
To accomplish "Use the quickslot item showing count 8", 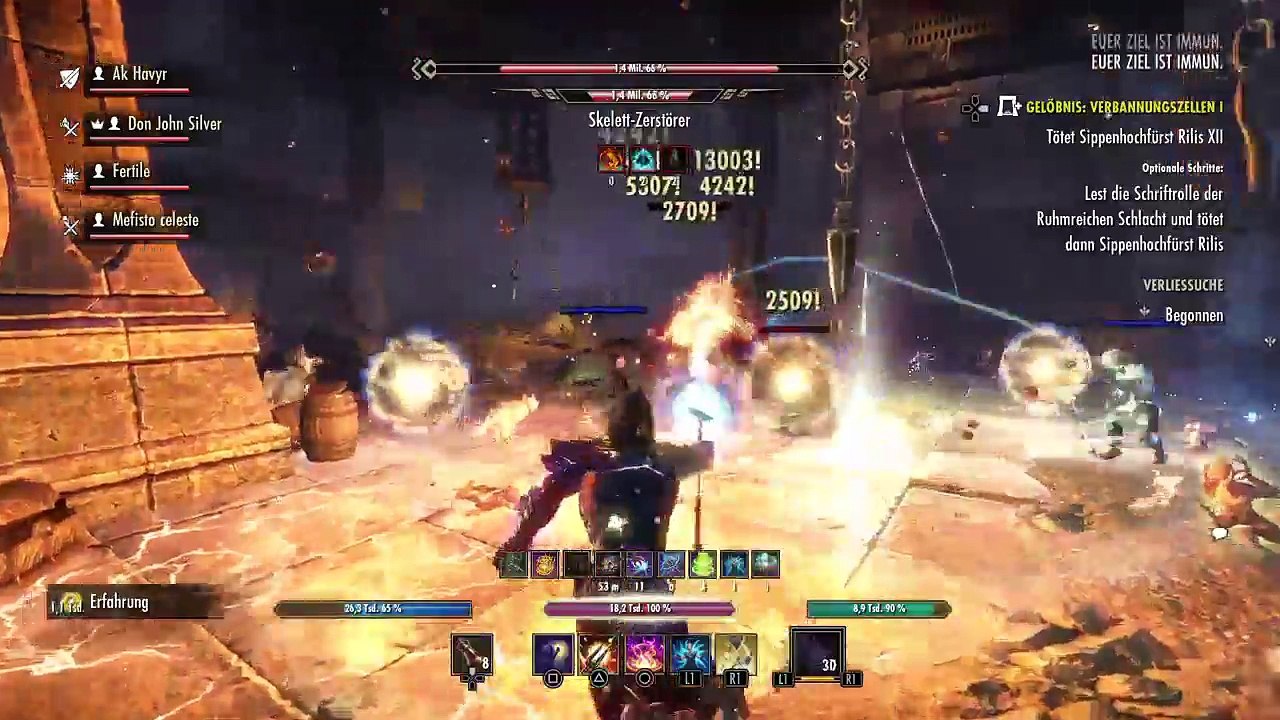I will 472,654.
